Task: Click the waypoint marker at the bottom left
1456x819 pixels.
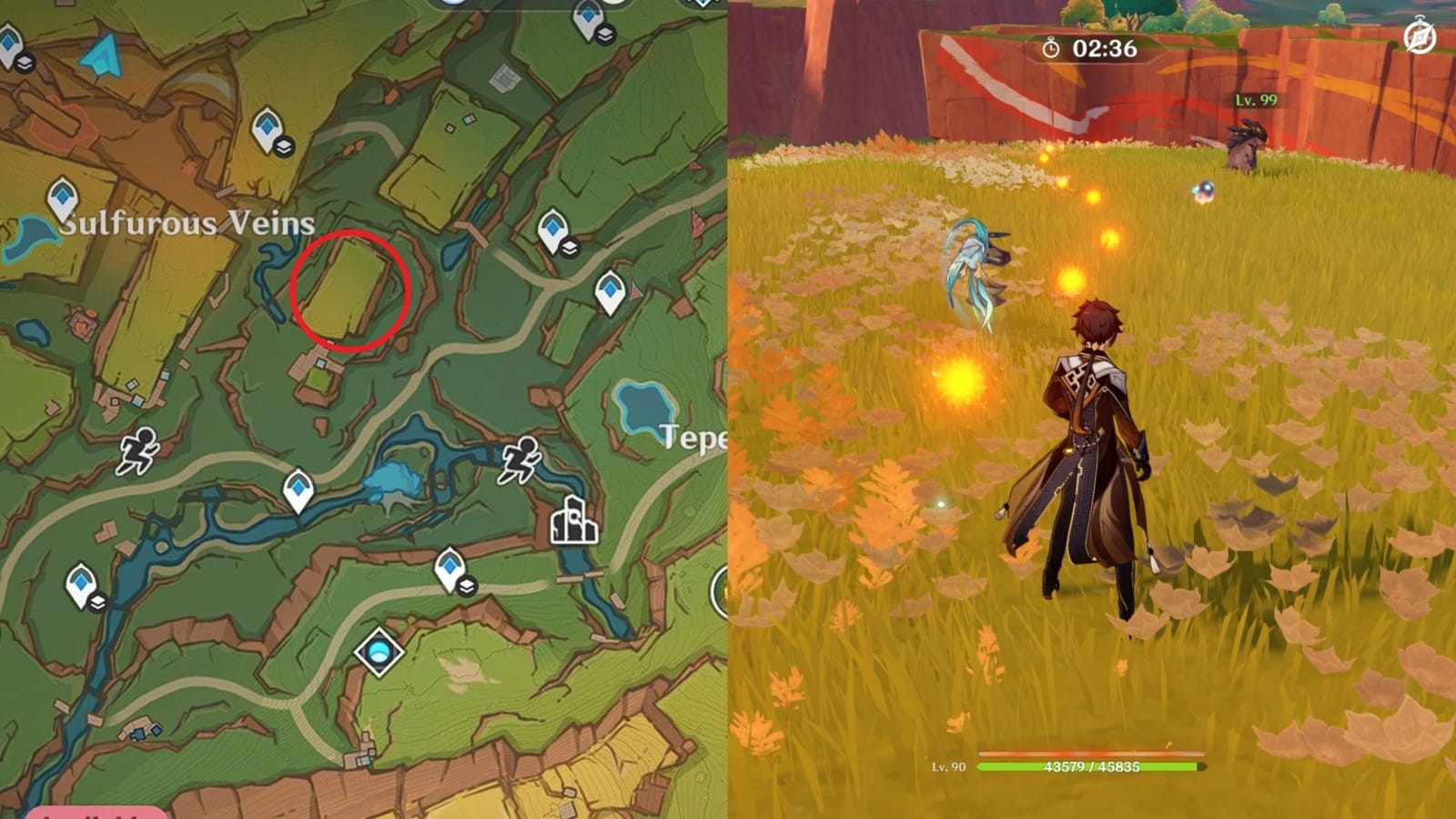Action: [x=81, y=581]
